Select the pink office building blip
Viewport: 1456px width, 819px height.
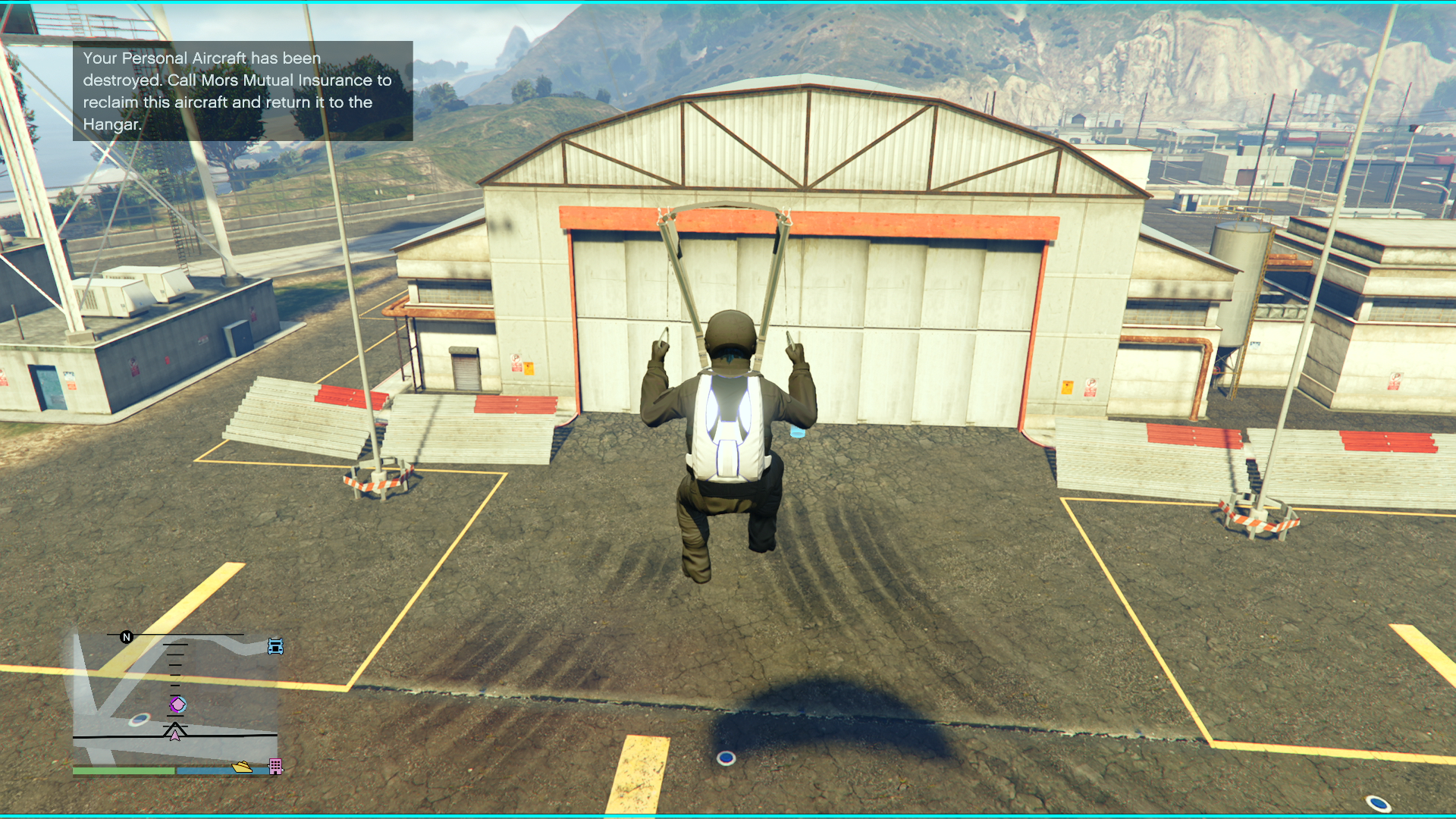[x=275, y=767]
